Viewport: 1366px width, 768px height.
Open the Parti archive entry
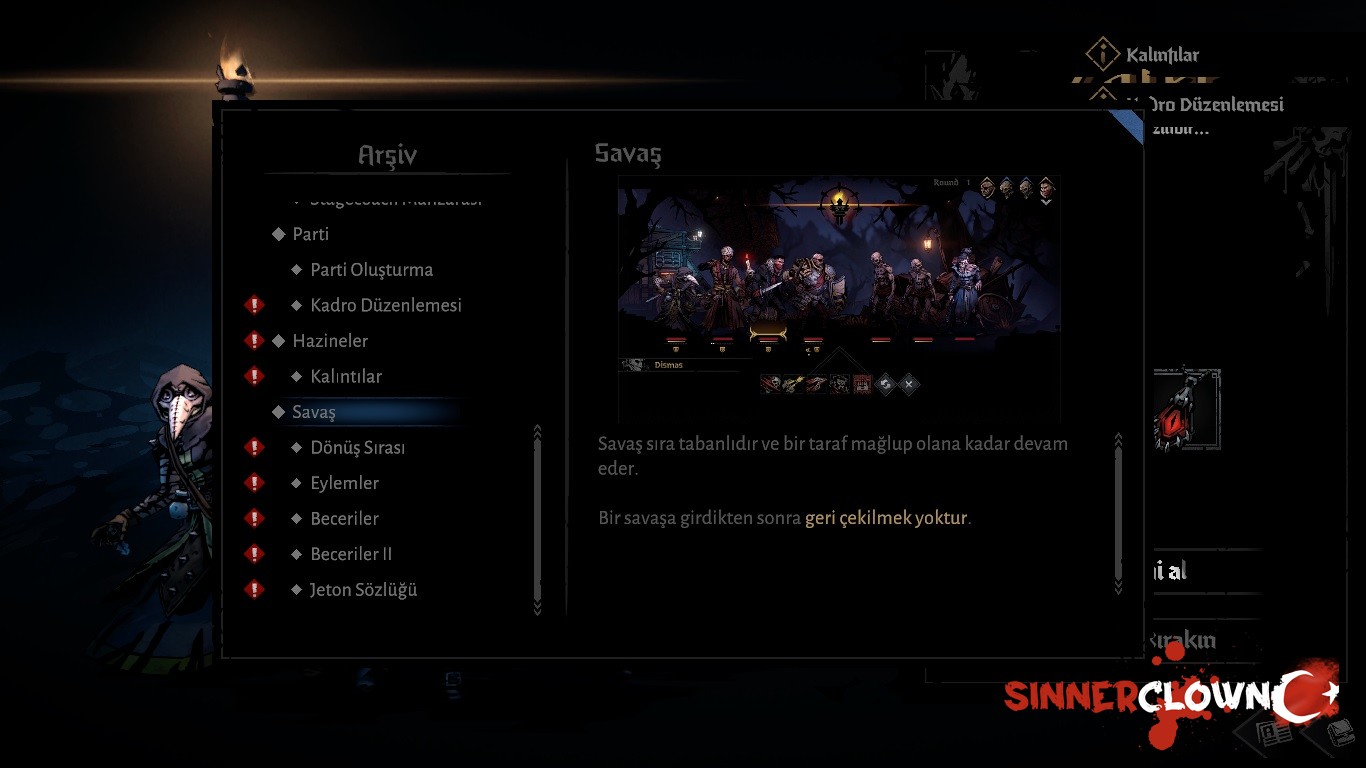[x=310, y=234]
